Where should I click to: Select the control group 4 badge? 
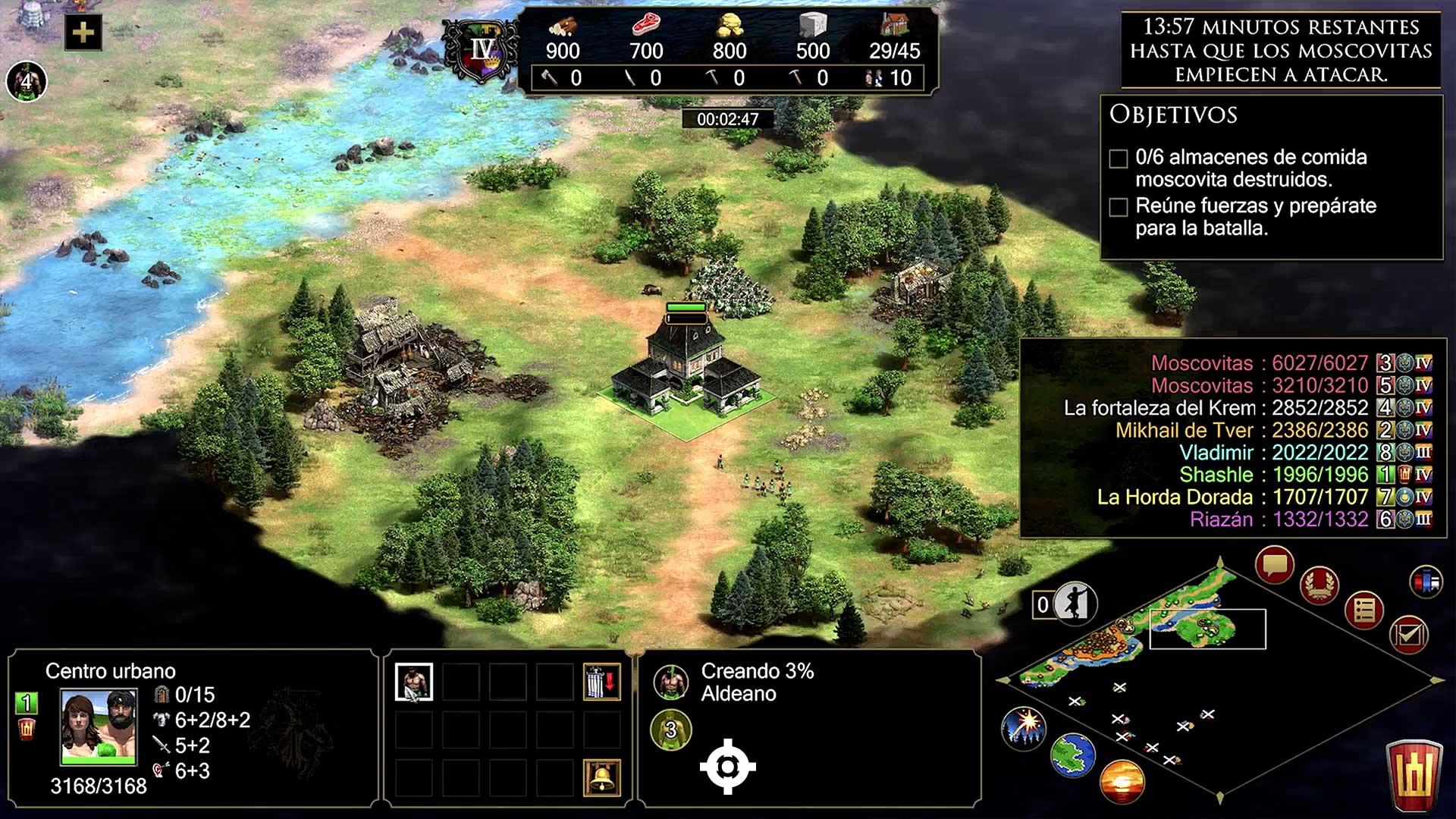coord(27,81)
